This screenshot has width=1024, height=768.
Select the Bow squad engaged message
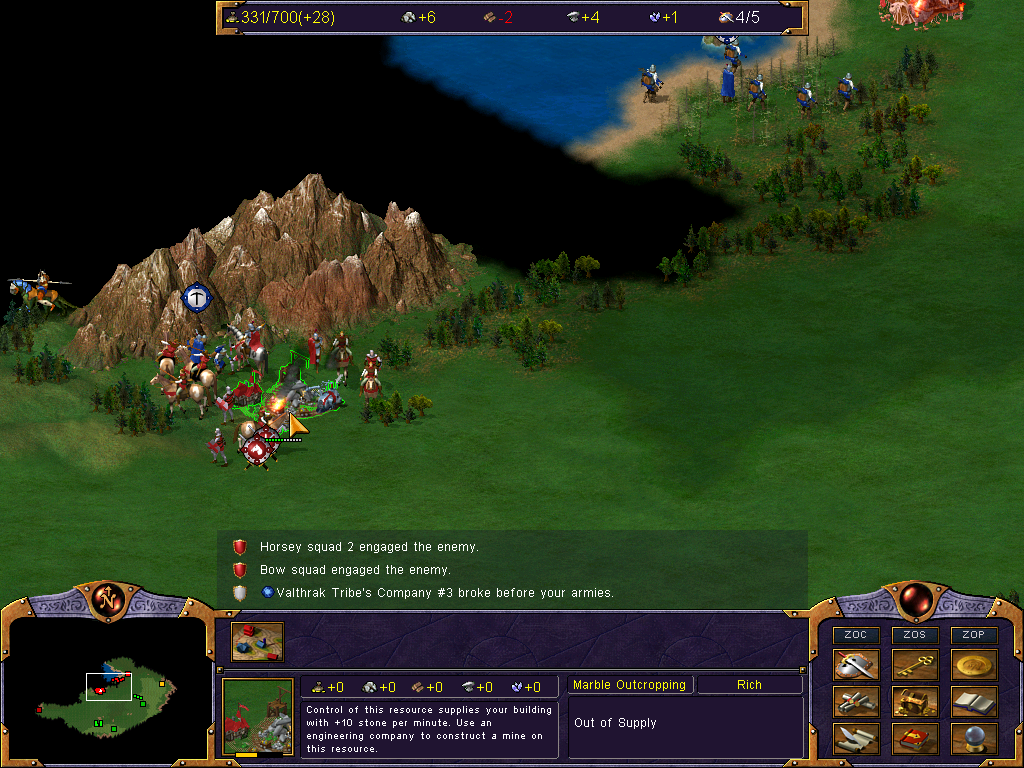(355, 570)
